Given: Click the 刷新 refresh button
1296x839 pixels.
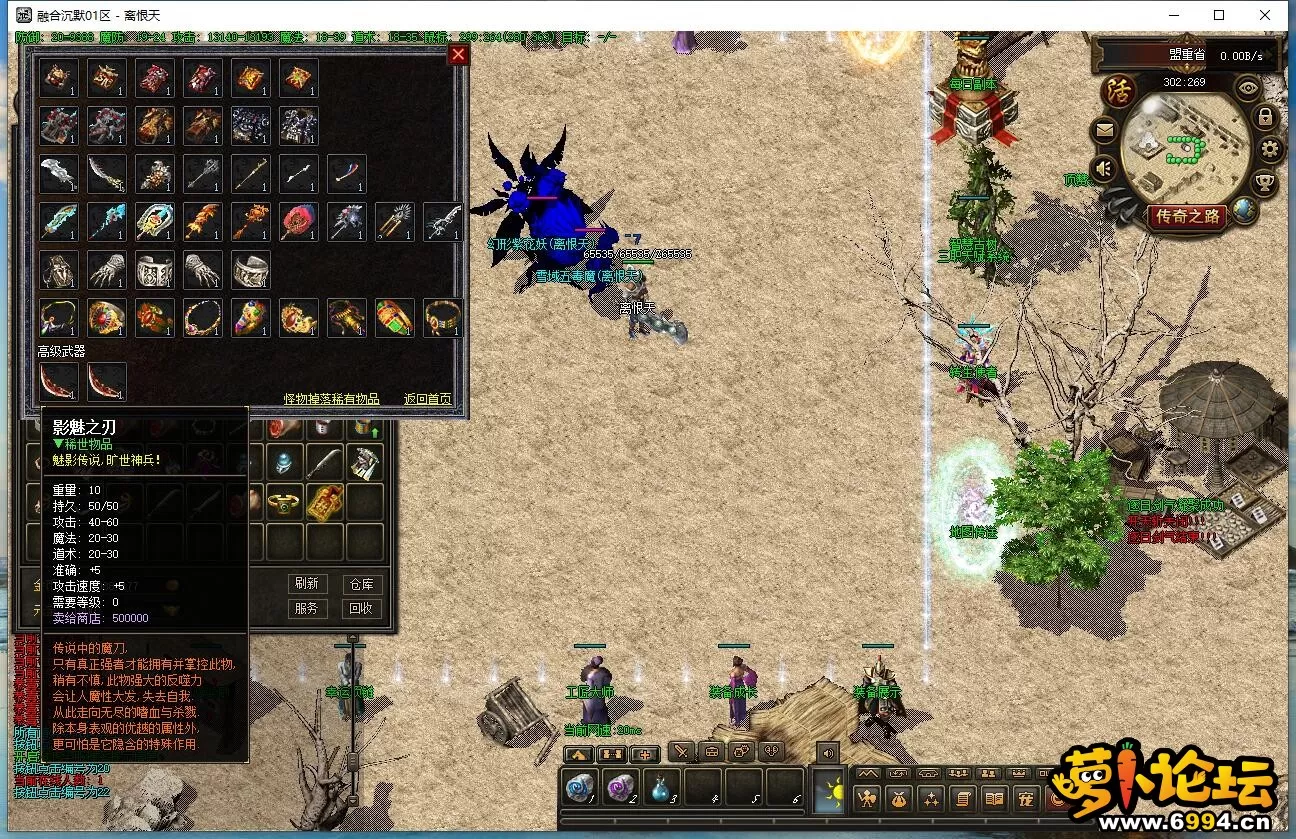Looking at the screenshot, I should (x=307, y=584).
